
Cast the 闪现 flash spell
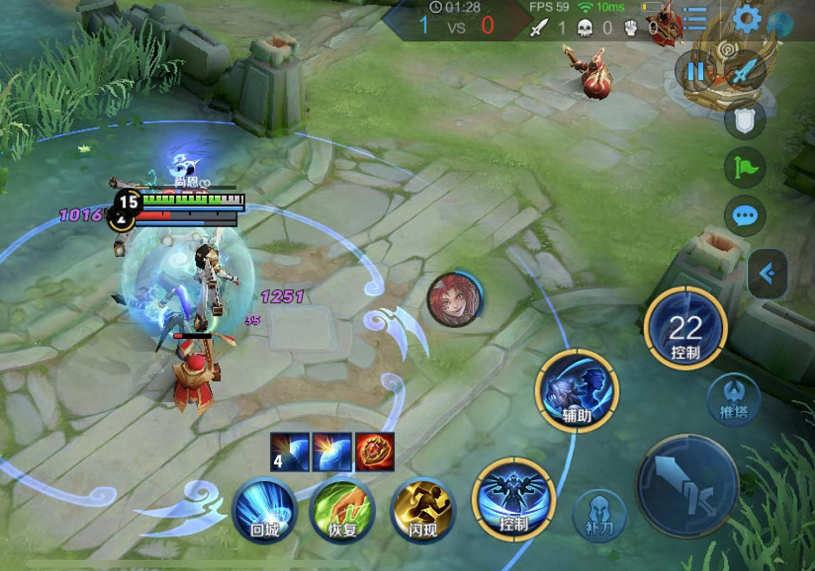click(422, 510)
